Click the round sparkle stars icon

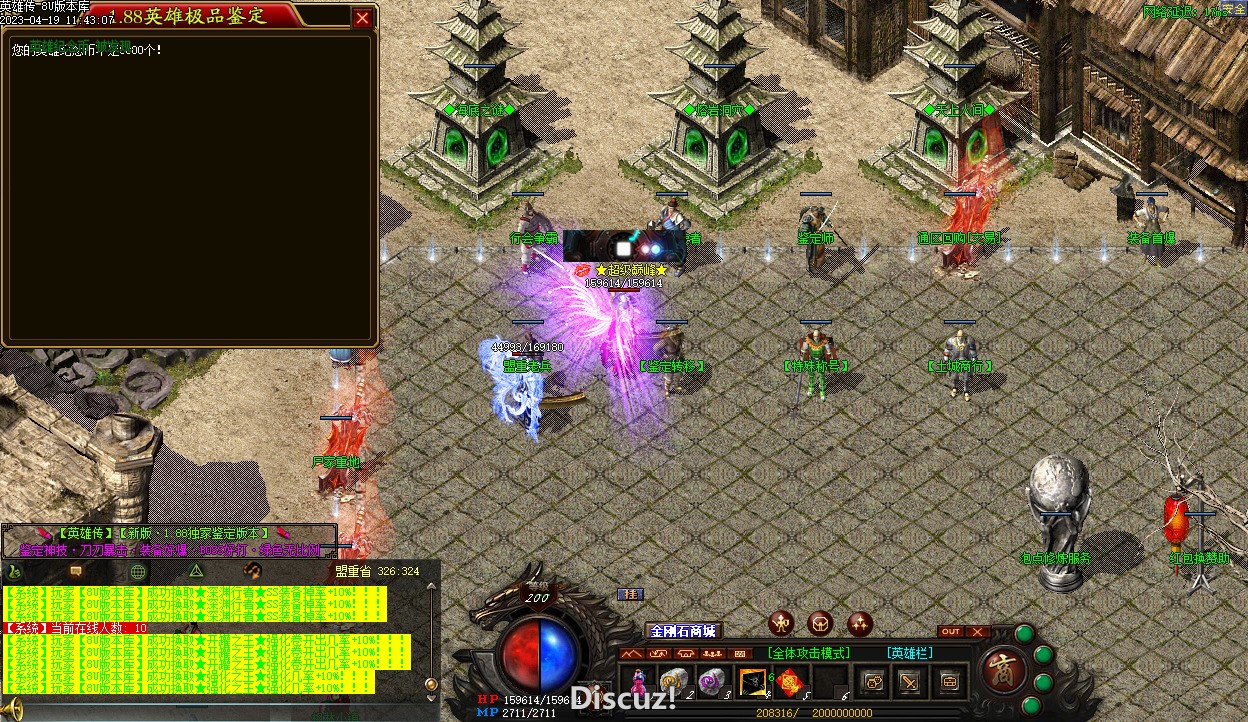coord(860,624)
